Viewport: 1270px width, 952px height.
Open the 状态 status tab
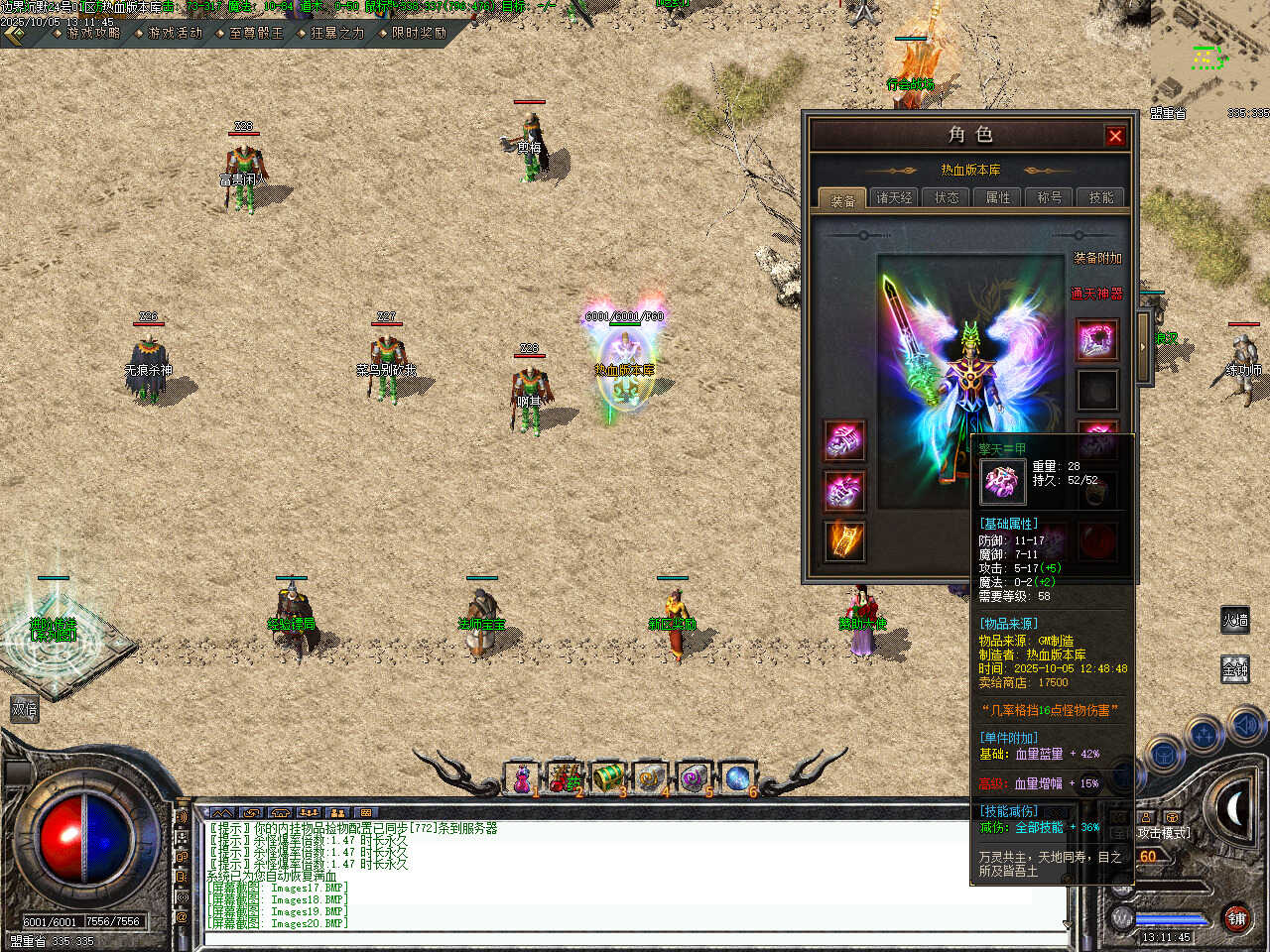947,198
